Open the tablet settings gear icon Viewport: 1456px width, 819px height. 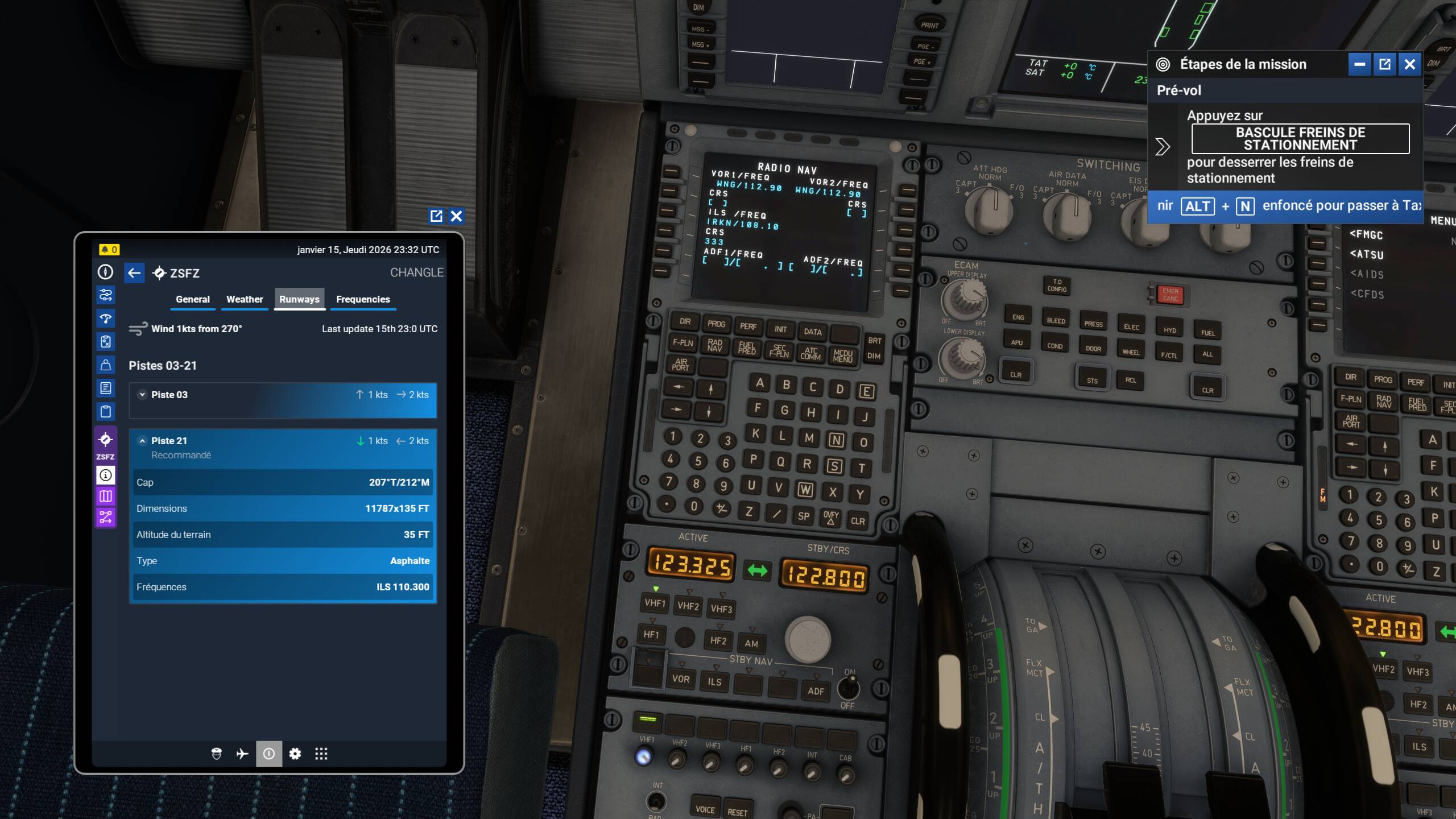(295, 754)
